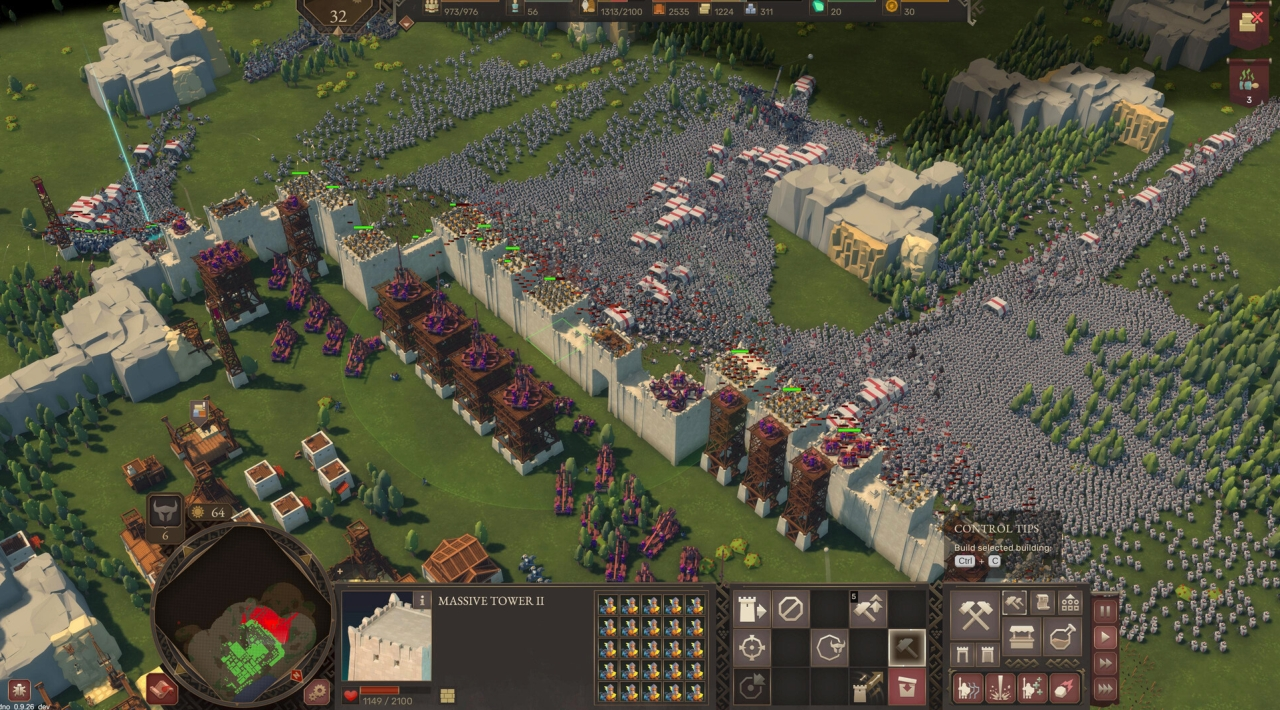The image size is (1280, 710).
Task: Click the cancel action circle-slash button
Action: (791, 608)
